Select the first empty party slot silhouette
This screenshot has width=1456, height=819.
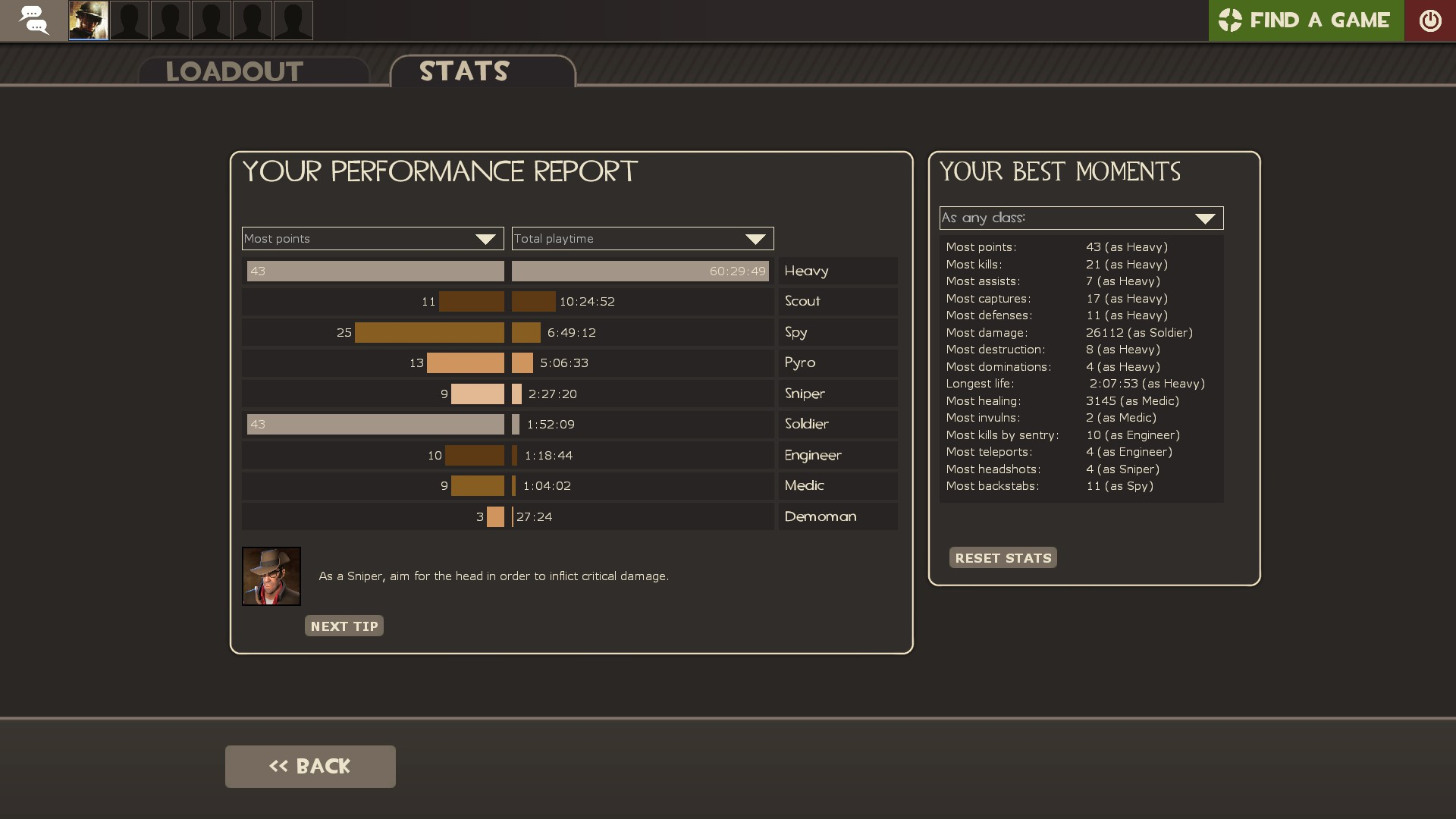[x=129, y=20]
